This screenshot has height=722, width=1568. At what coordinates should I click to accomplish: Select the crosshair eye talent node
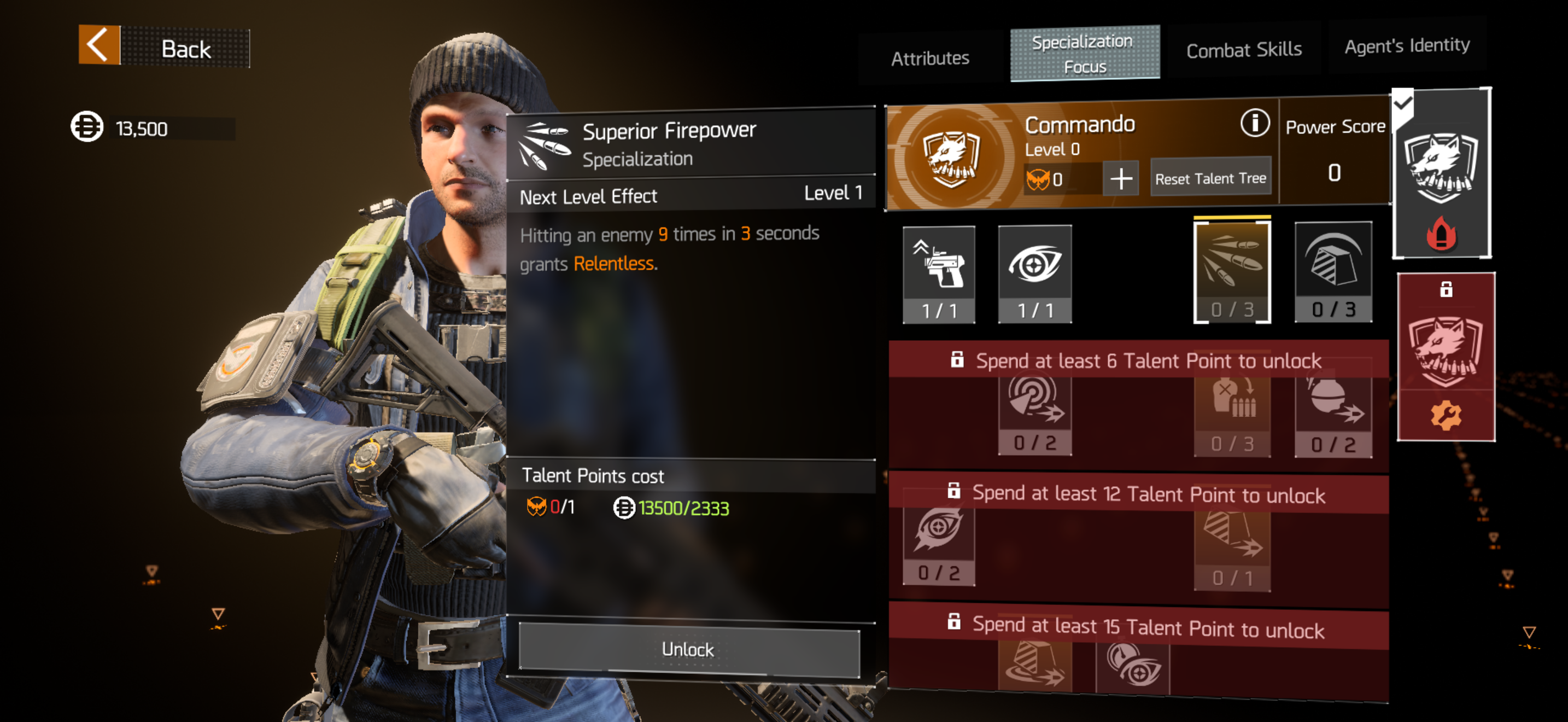pyautogui.click(x=1034, y=273)
